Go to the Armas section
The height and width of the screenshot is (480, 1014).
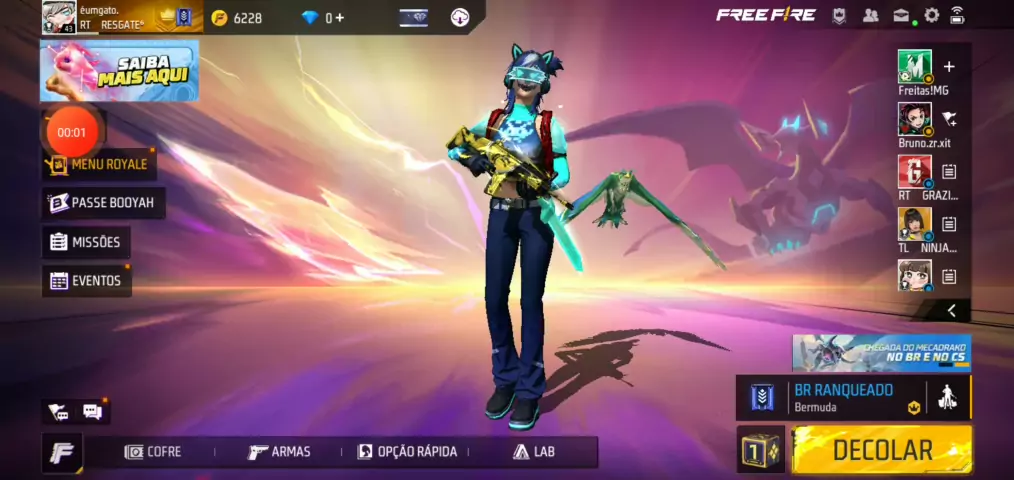279,452
